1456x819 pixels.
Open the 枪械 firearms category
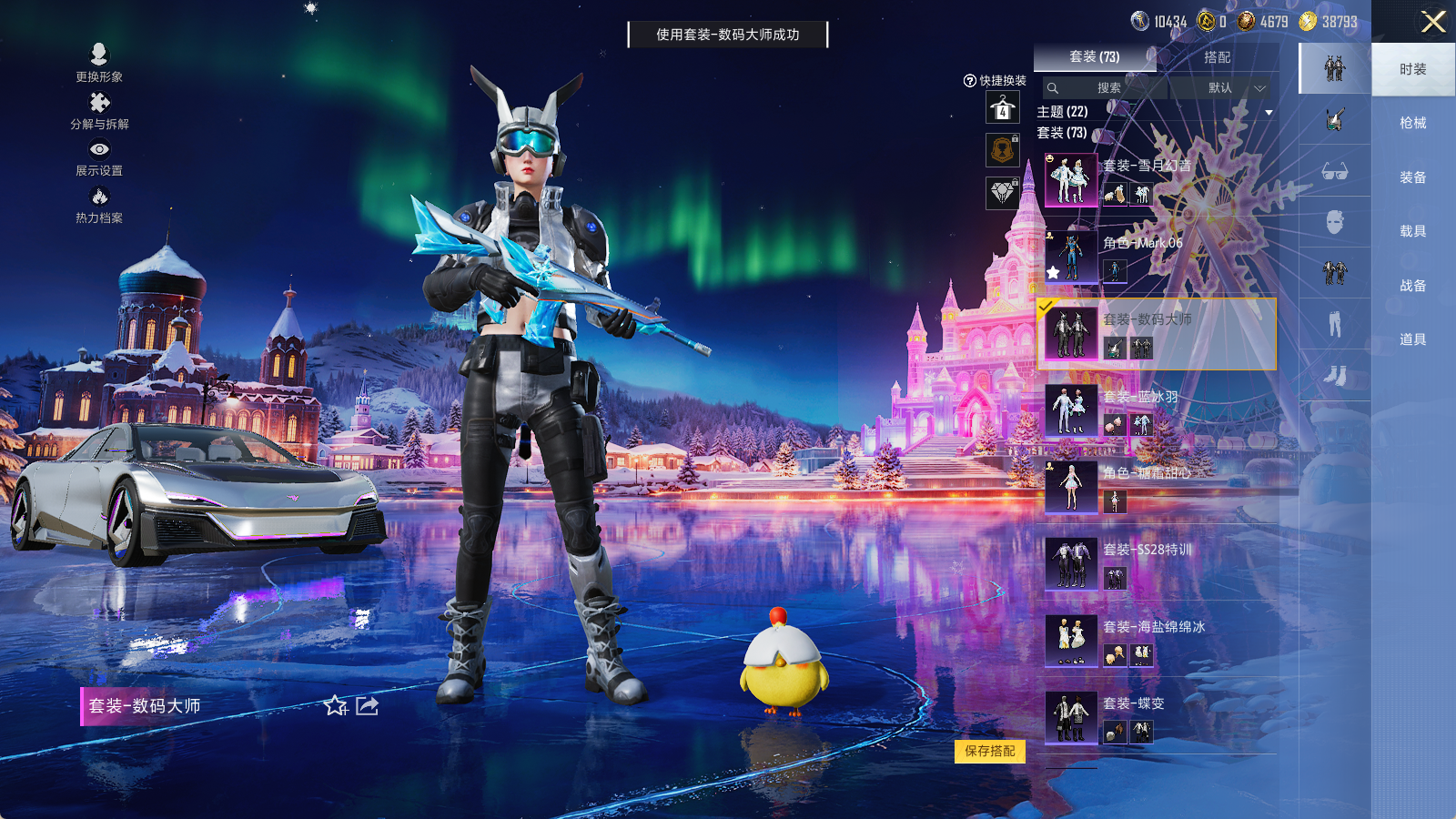tap(1412, 123)
